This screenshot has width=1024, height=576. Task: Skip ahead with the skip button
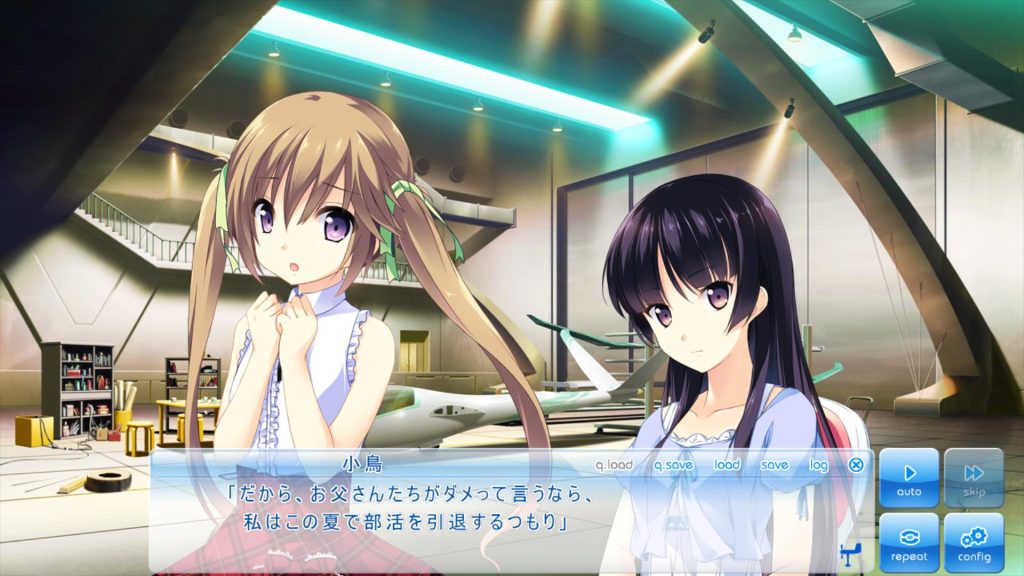[974, 478]
